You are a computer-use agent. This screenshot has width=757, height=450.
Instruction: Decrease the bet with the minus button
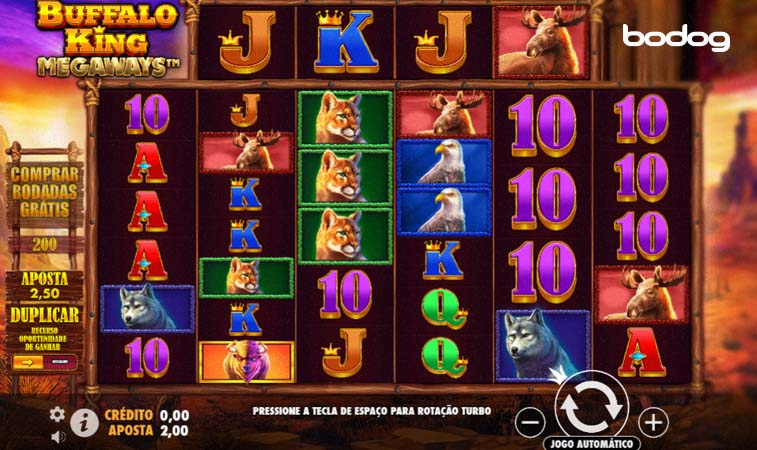point(532,422)
